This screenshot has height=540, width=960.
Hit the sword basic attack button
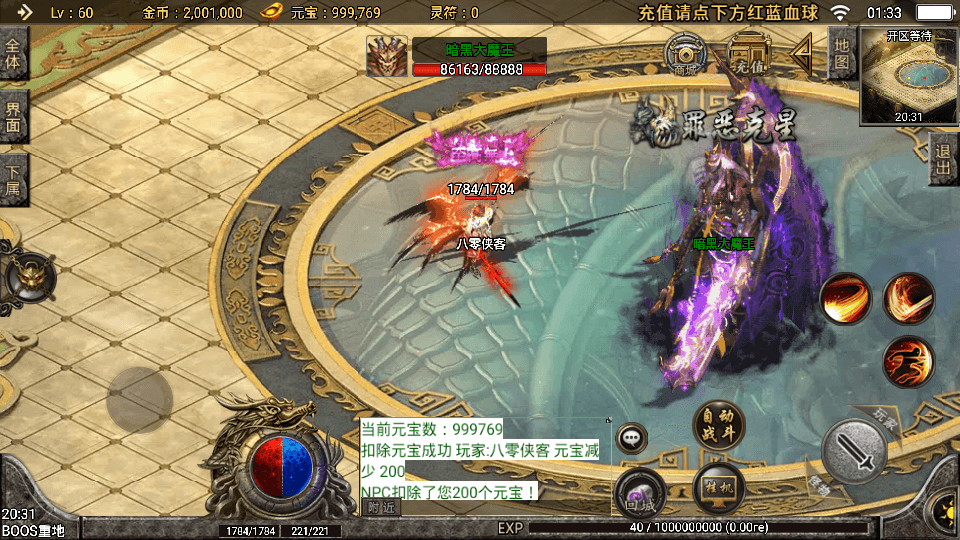point(855,450)
